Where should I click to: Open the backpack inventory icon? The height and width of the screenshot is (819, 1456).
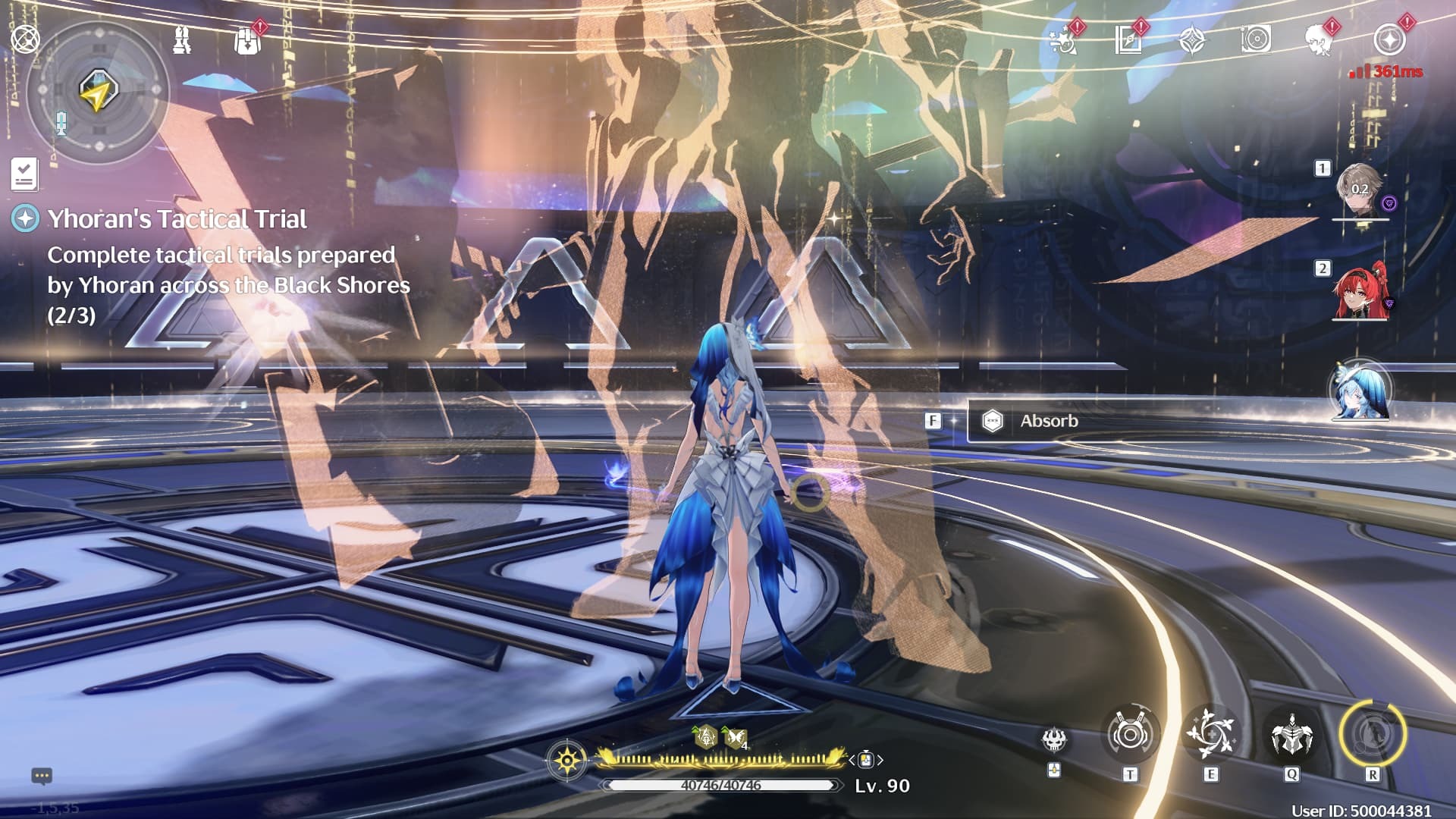(x=247, y=42)
